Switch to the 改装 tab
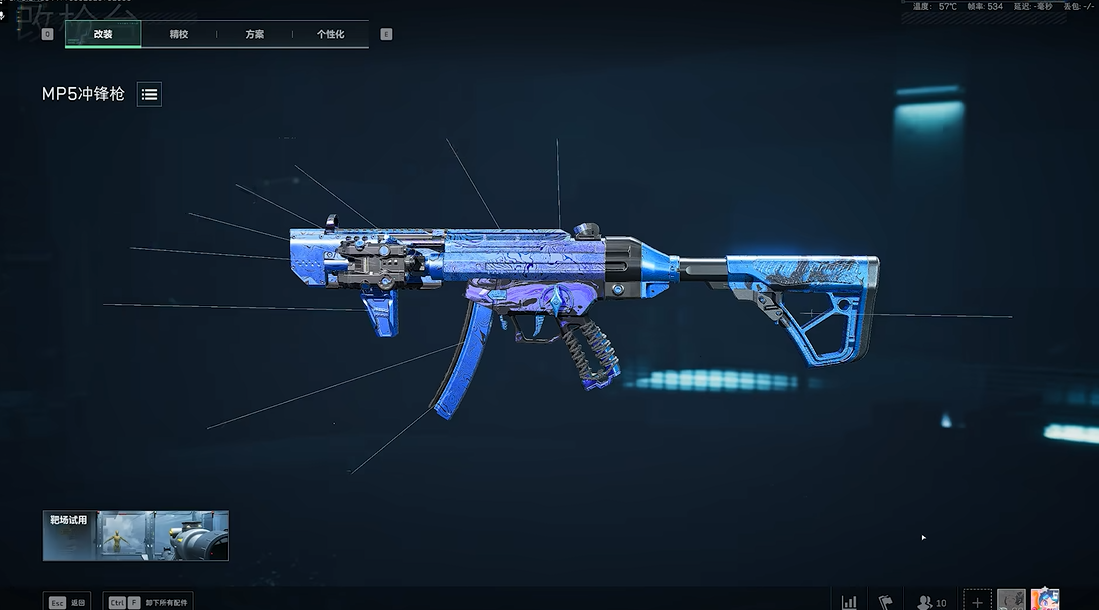Image resolution: width=1099 pixels, height=610 pixels. pyautogui.click(x=103, y=34)
